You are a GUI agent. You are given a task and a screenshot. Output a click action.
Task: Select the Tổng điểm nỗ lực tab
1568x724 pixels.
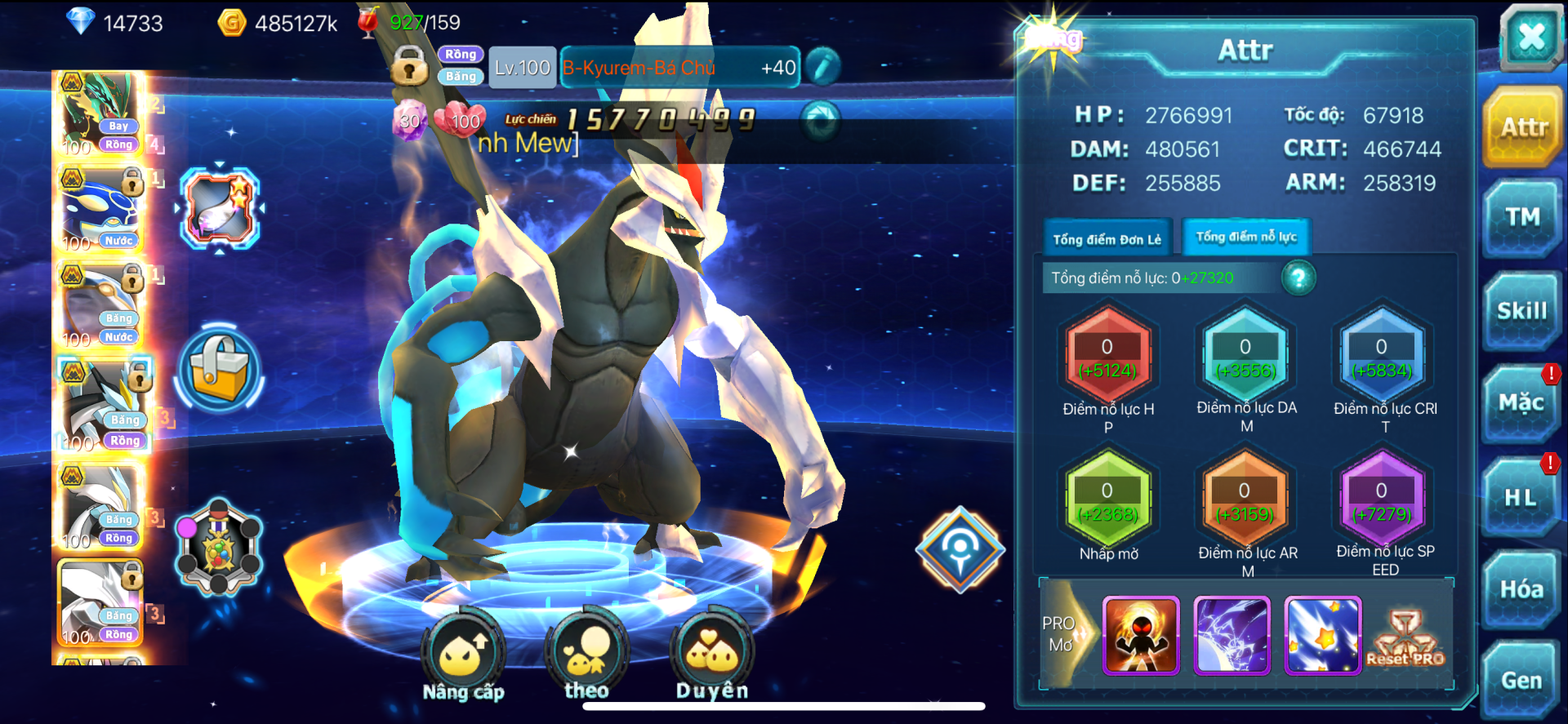pos(1246,238)
